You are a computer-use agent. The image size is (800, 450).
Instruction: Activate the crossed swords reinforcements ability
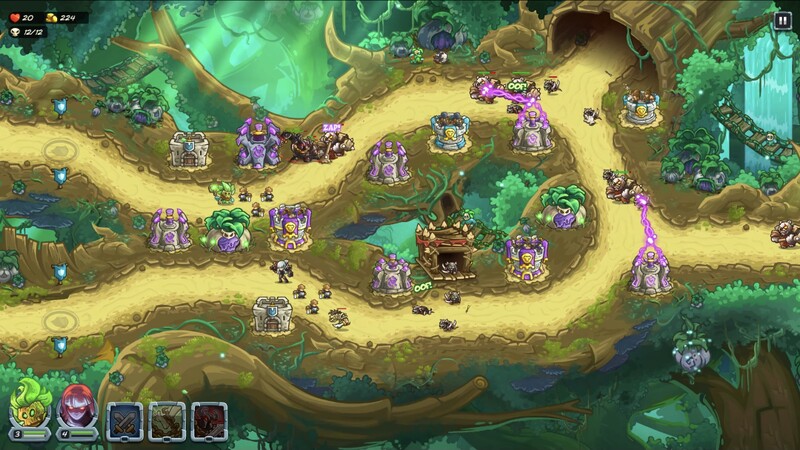(x=126, y=420)
